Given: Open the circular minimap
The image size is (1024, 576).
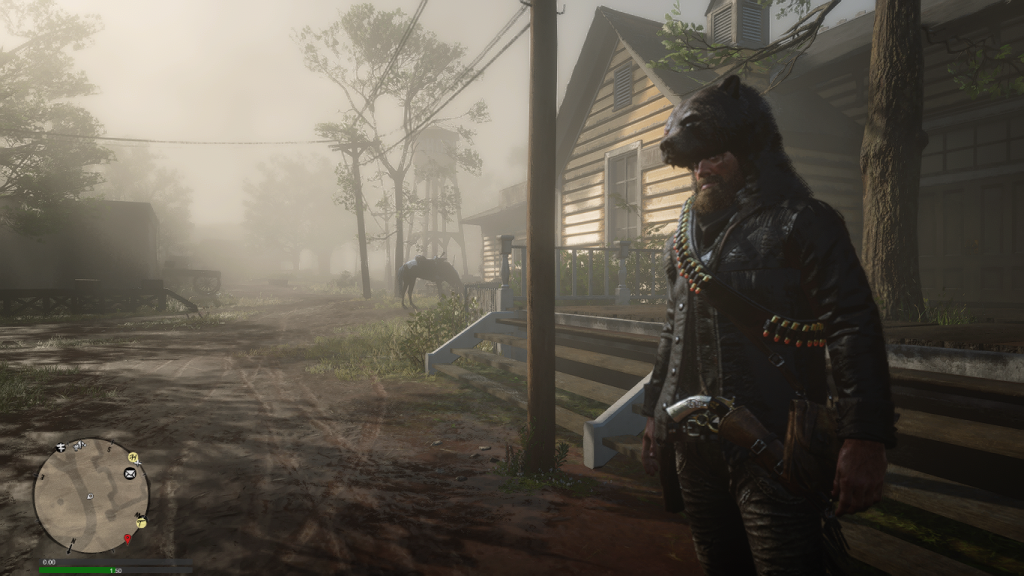Looking at the screenshot, I should coord(91,495).
